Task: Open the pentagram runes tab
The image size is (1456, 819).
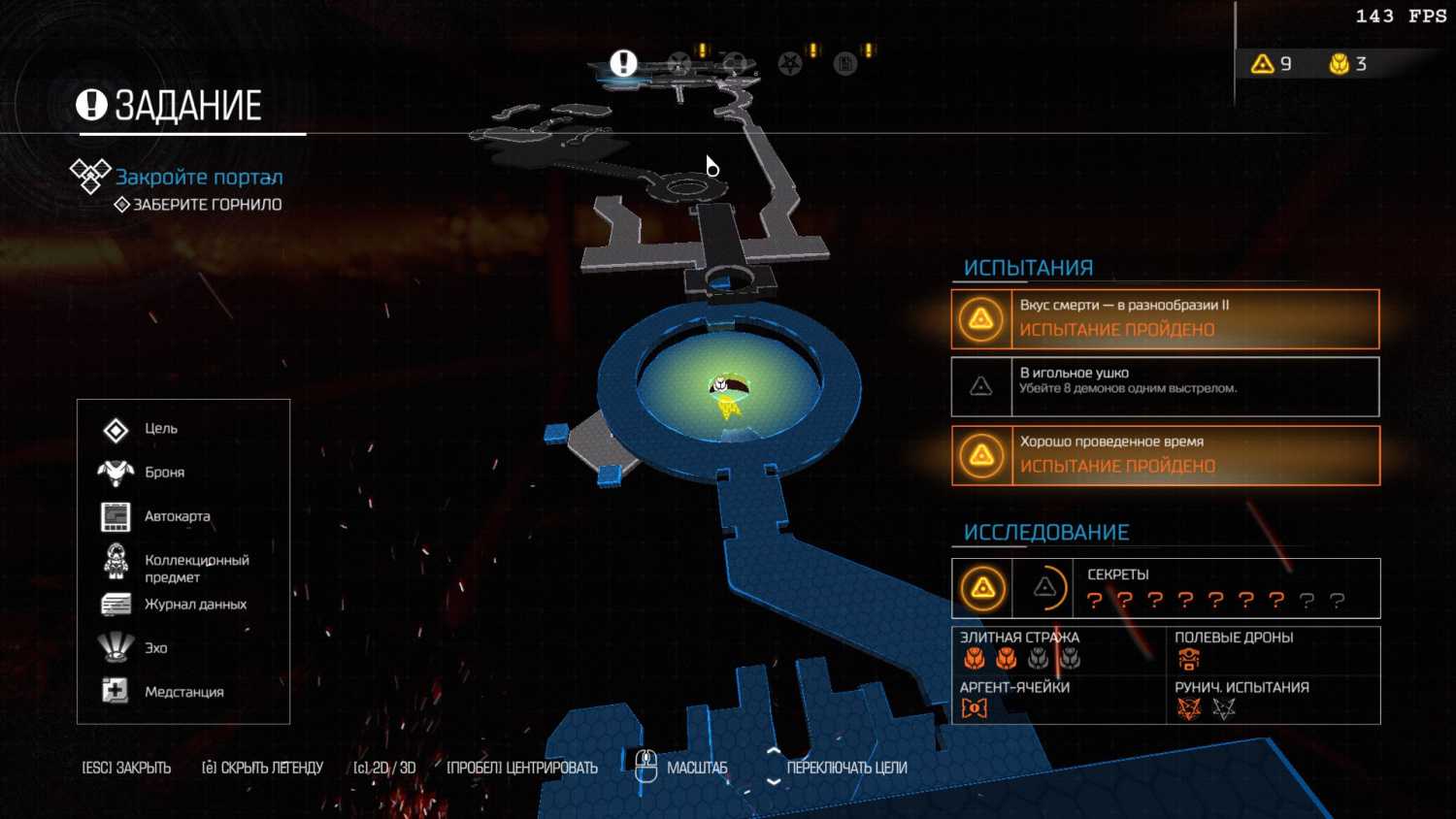Action: [790, 64]
